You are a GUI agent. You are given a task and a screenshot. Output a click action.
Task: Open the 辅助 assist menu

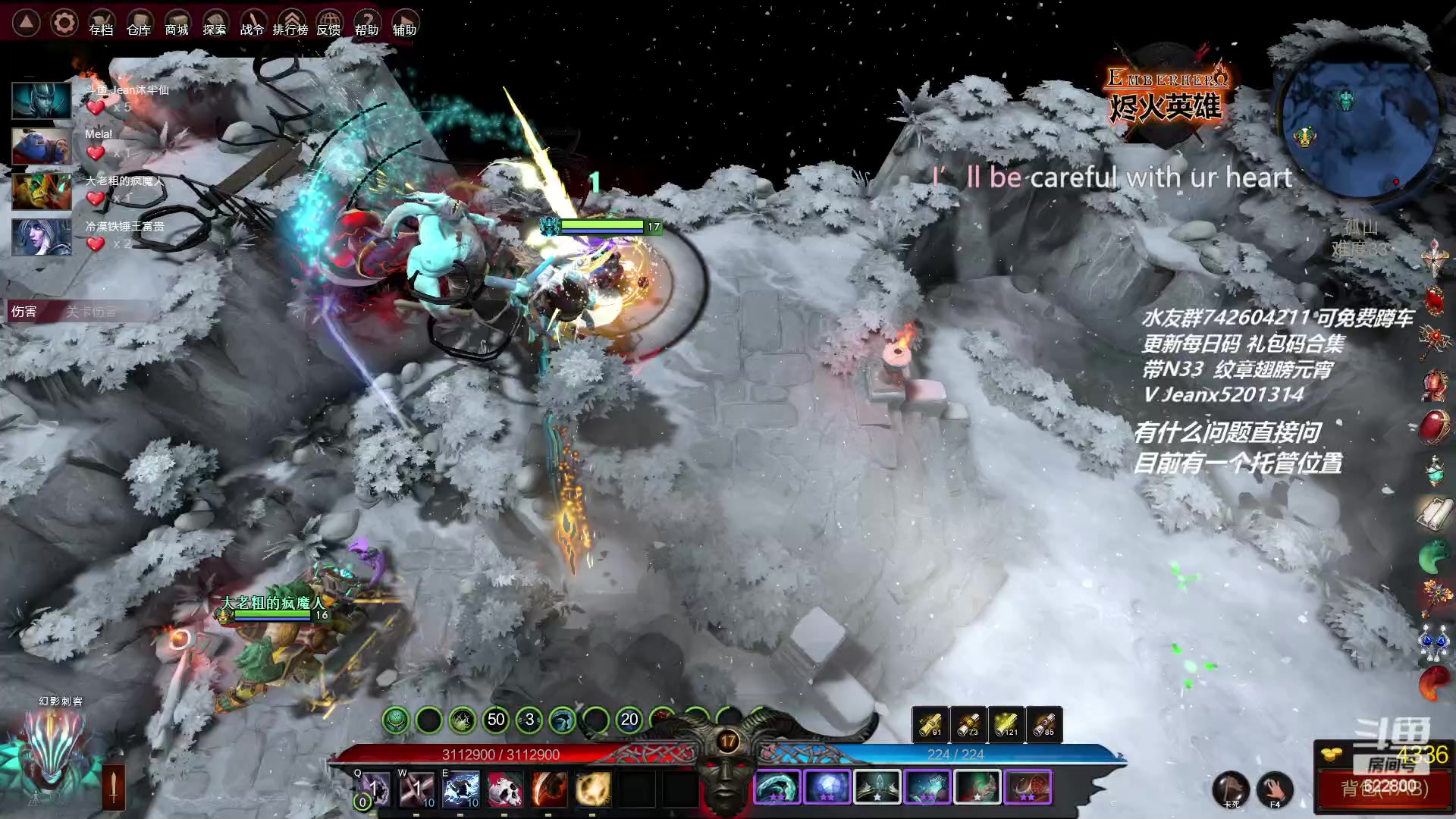pyautogui.click(x=404, y=24)
